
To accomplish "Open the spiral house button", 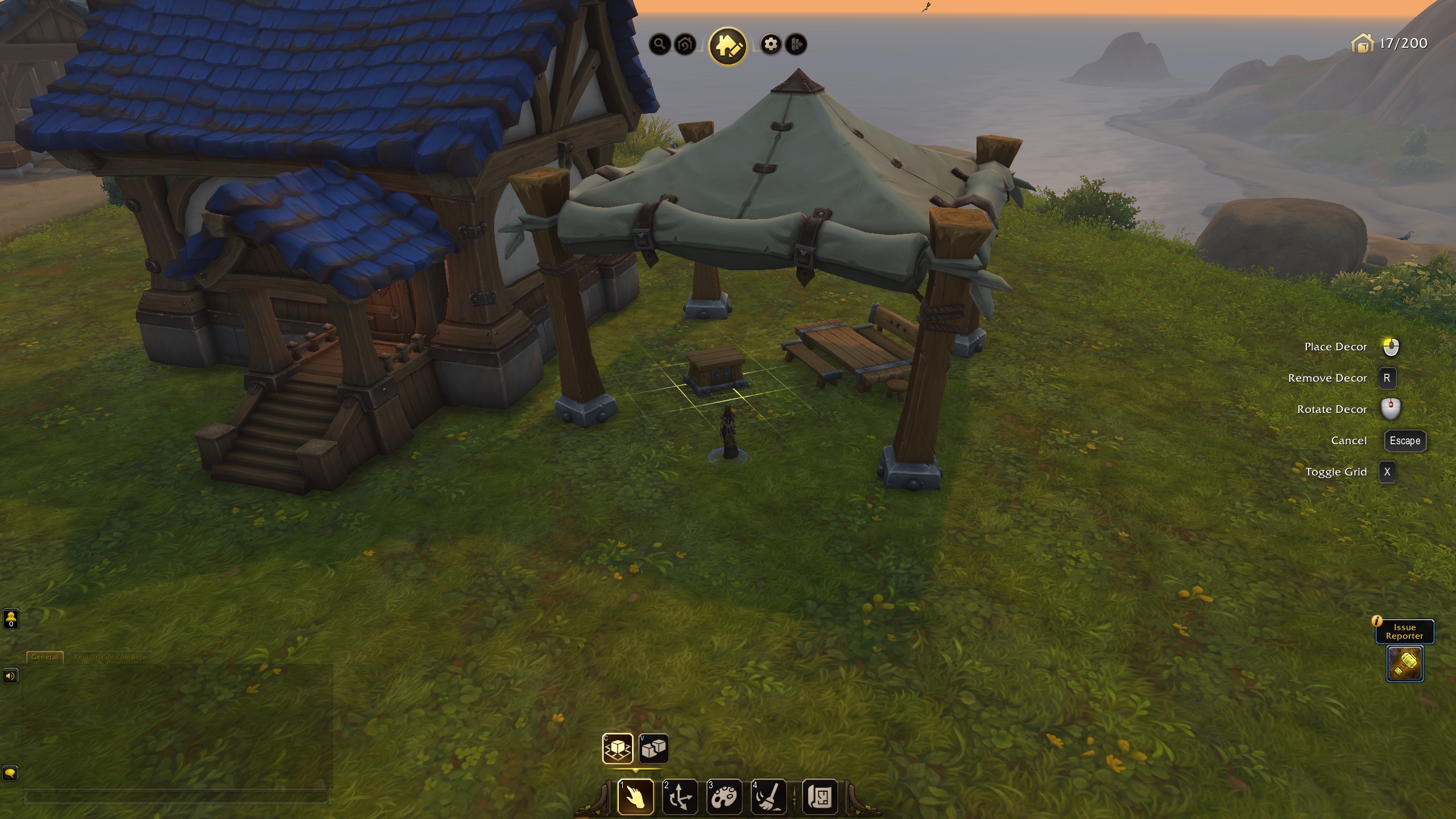I will pyautogui.click(x=685, y=44).
